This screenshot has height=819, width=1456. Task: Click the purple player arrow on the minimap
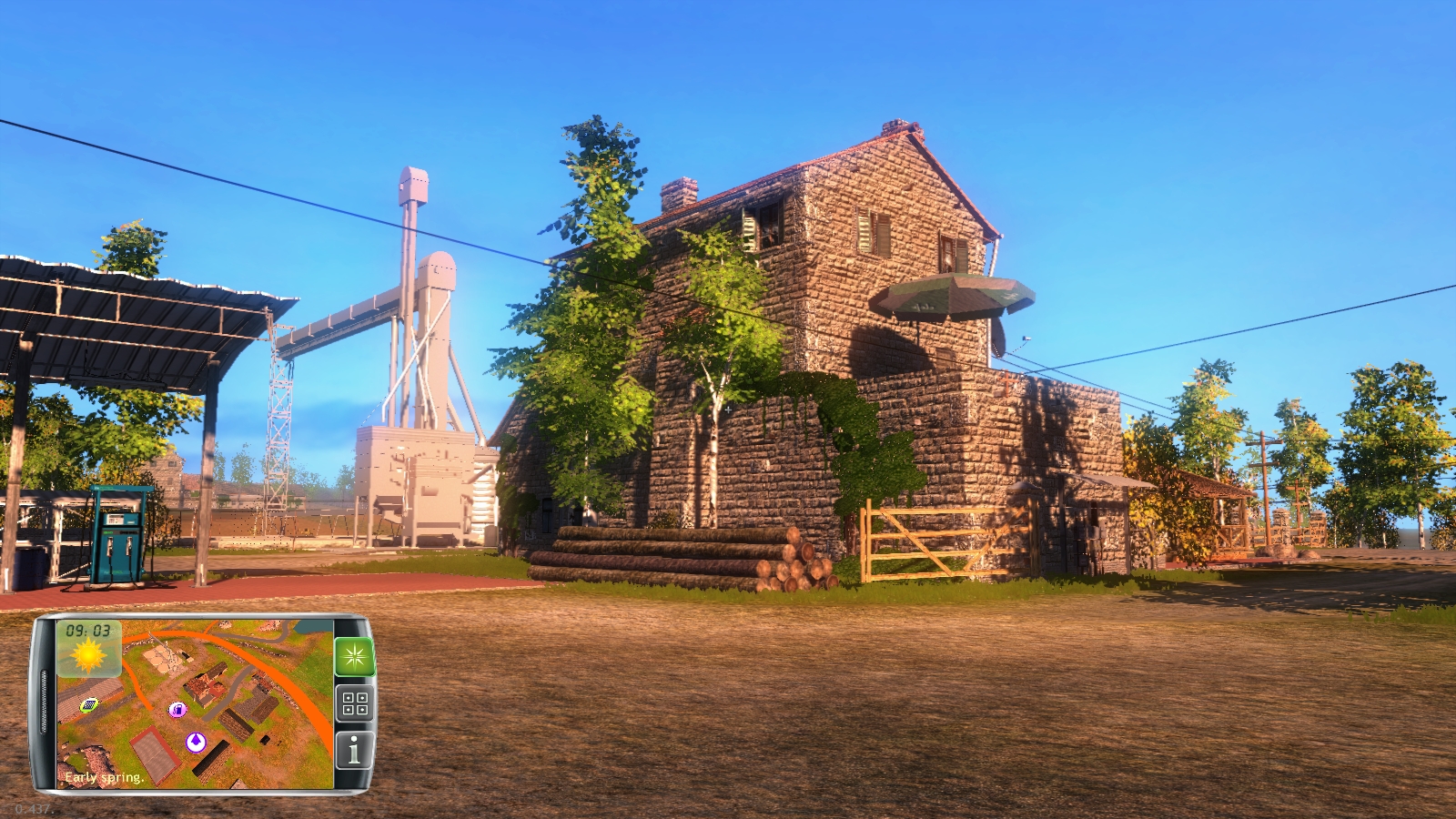pyautogui.click(x=197, y=743)
